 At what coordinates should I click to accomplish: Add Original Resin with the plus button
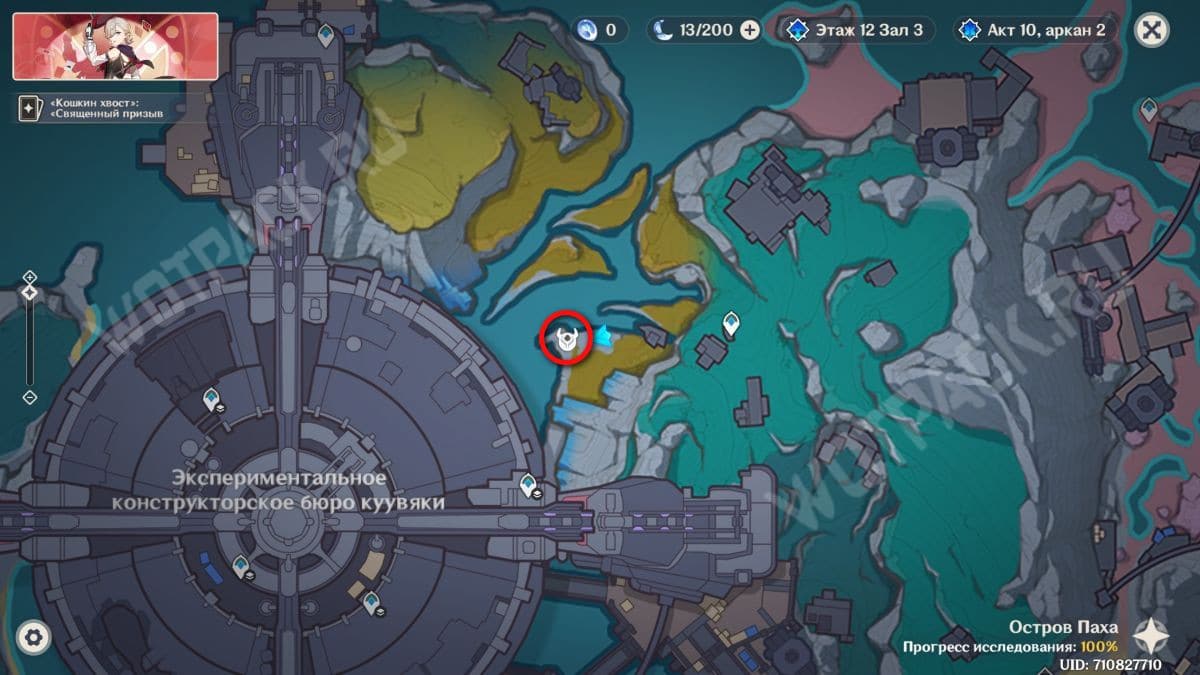[750, 30]
